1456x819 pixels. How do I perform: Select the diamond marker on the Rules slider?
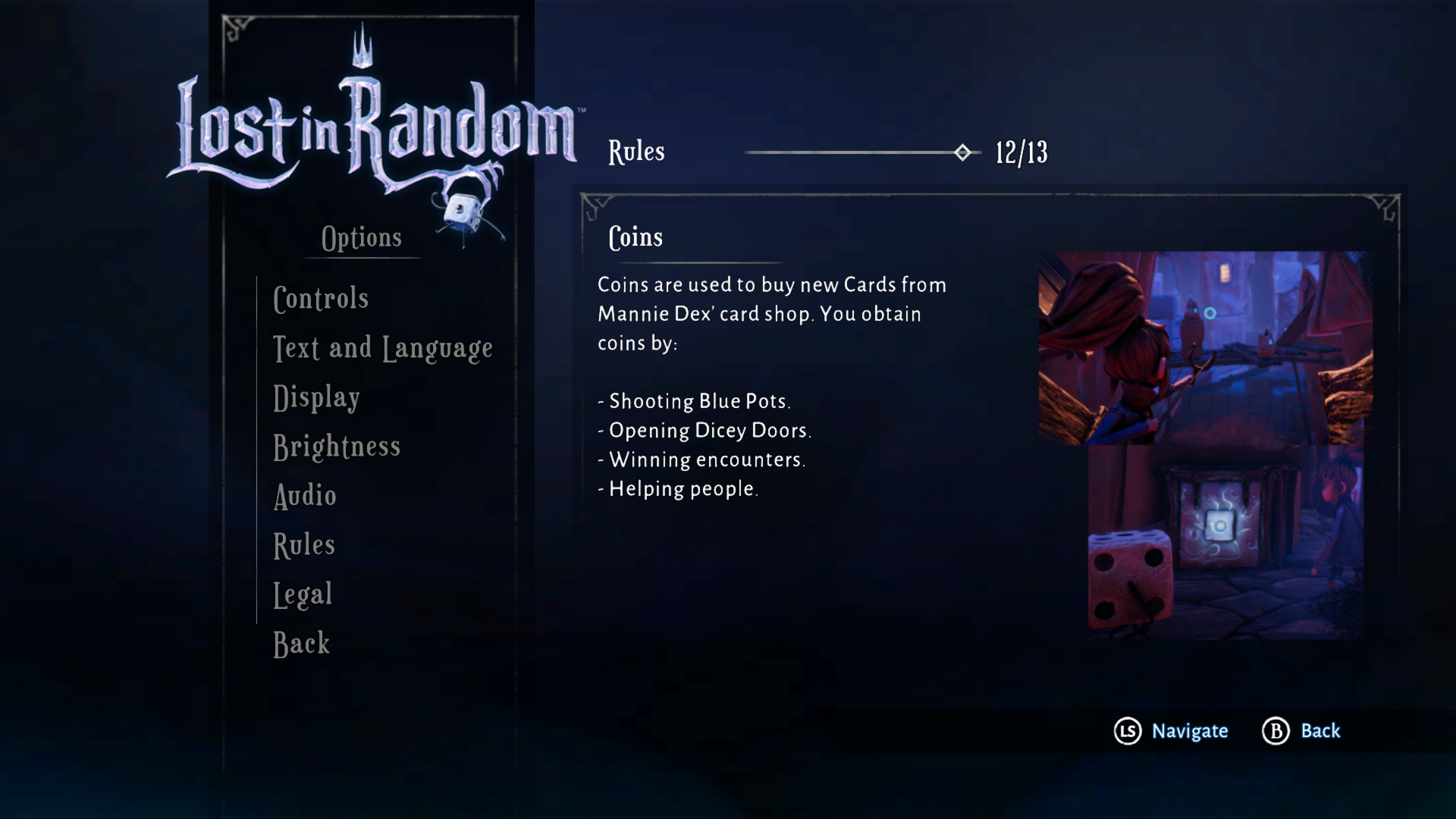click(x=962, y=152)
